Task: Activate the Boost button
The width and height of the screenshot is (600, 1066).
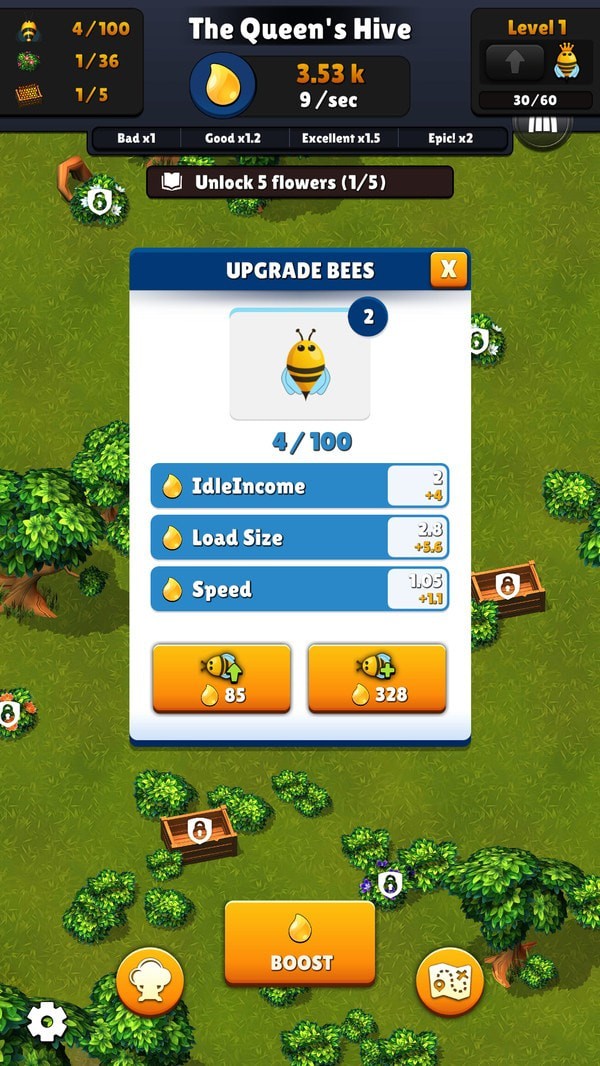Action: (x=300, y=942)
